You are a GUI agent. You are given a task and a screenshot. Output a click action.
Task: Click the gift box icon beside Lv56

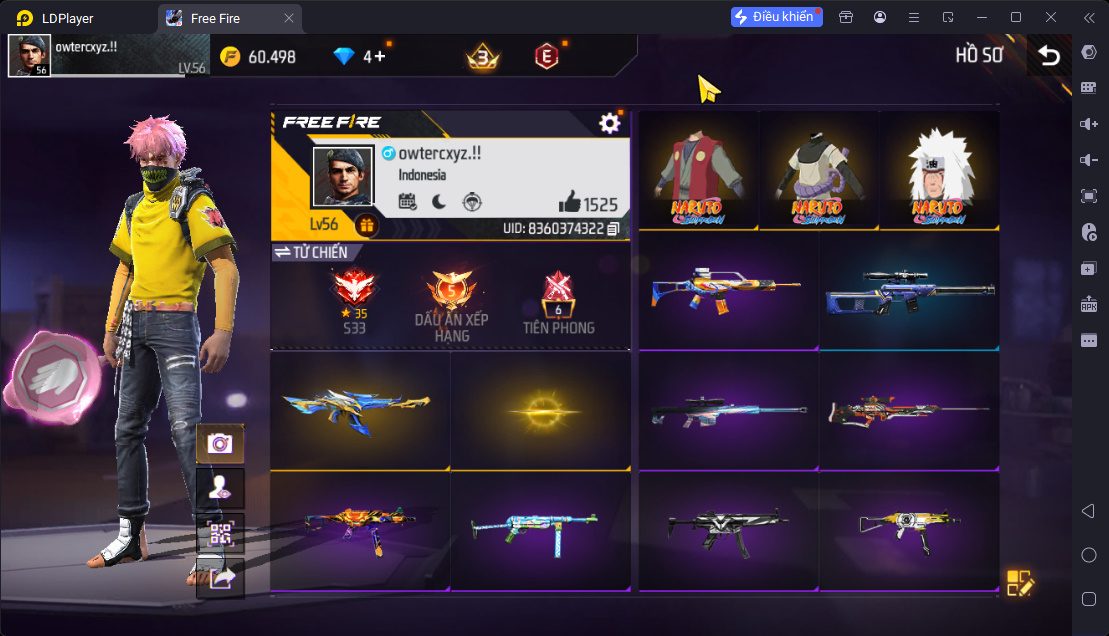[367, 225]
